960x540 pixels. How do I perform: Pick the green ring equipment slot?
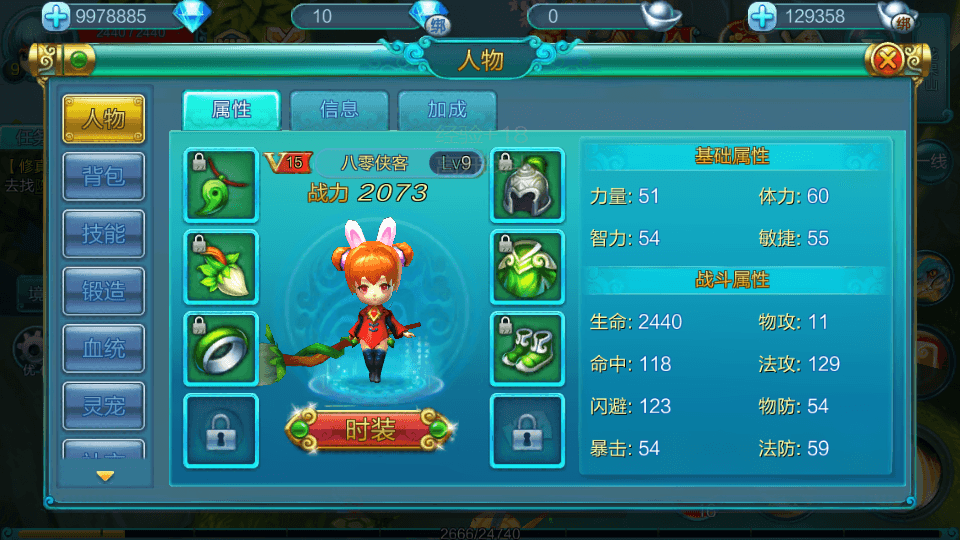(221, 349)
